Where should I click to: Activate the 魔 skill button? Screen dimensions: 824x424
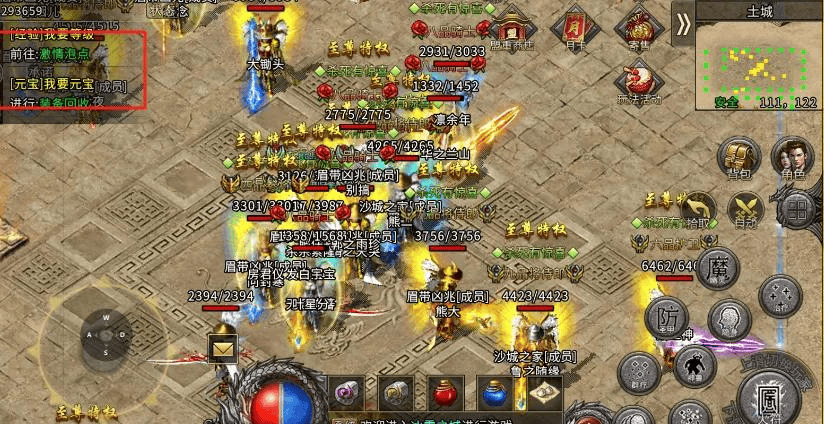716,270
